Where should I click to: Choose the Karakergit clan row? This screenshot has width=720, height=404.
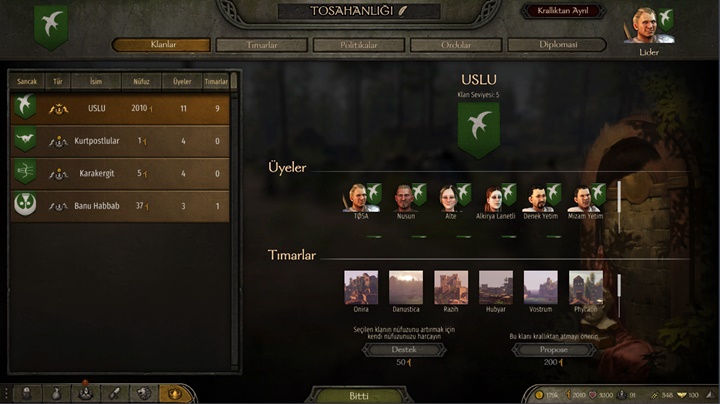(x=120, y=173)
